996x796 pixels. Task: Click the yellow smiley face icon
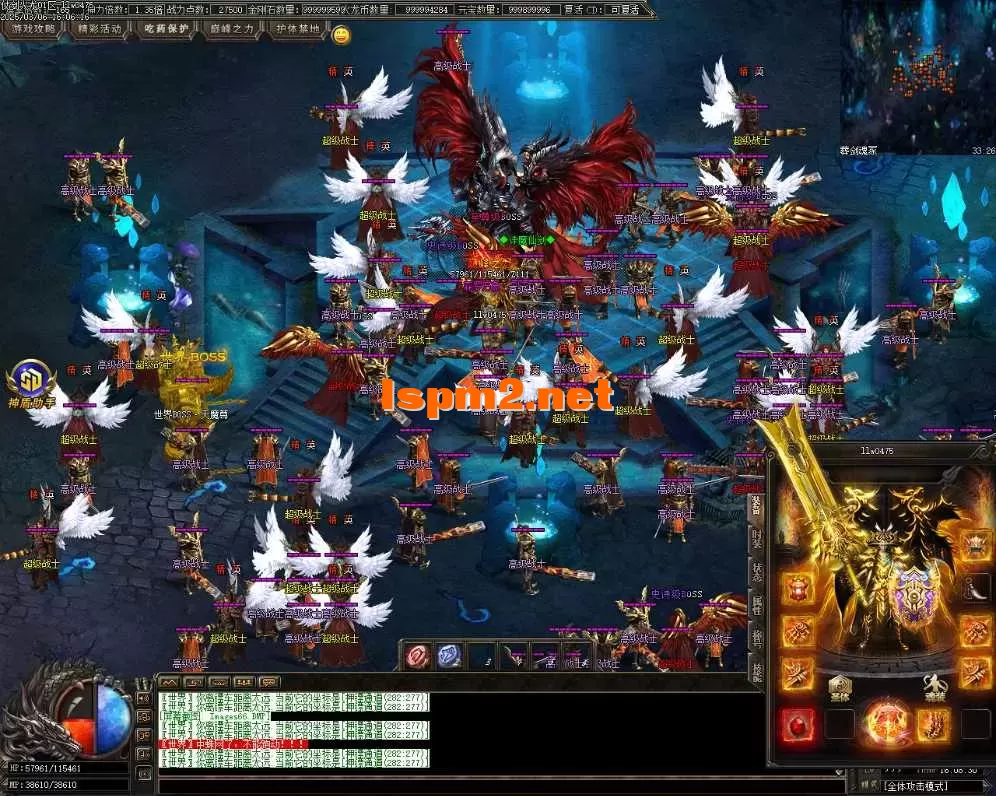pos(341,36)
